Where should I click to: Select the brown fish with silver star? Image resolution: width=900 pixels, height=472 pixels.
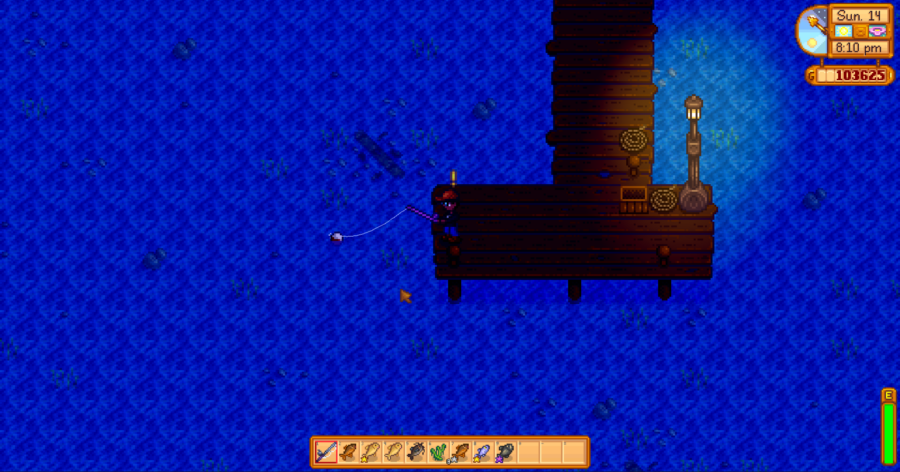click(x=461, y=452)
